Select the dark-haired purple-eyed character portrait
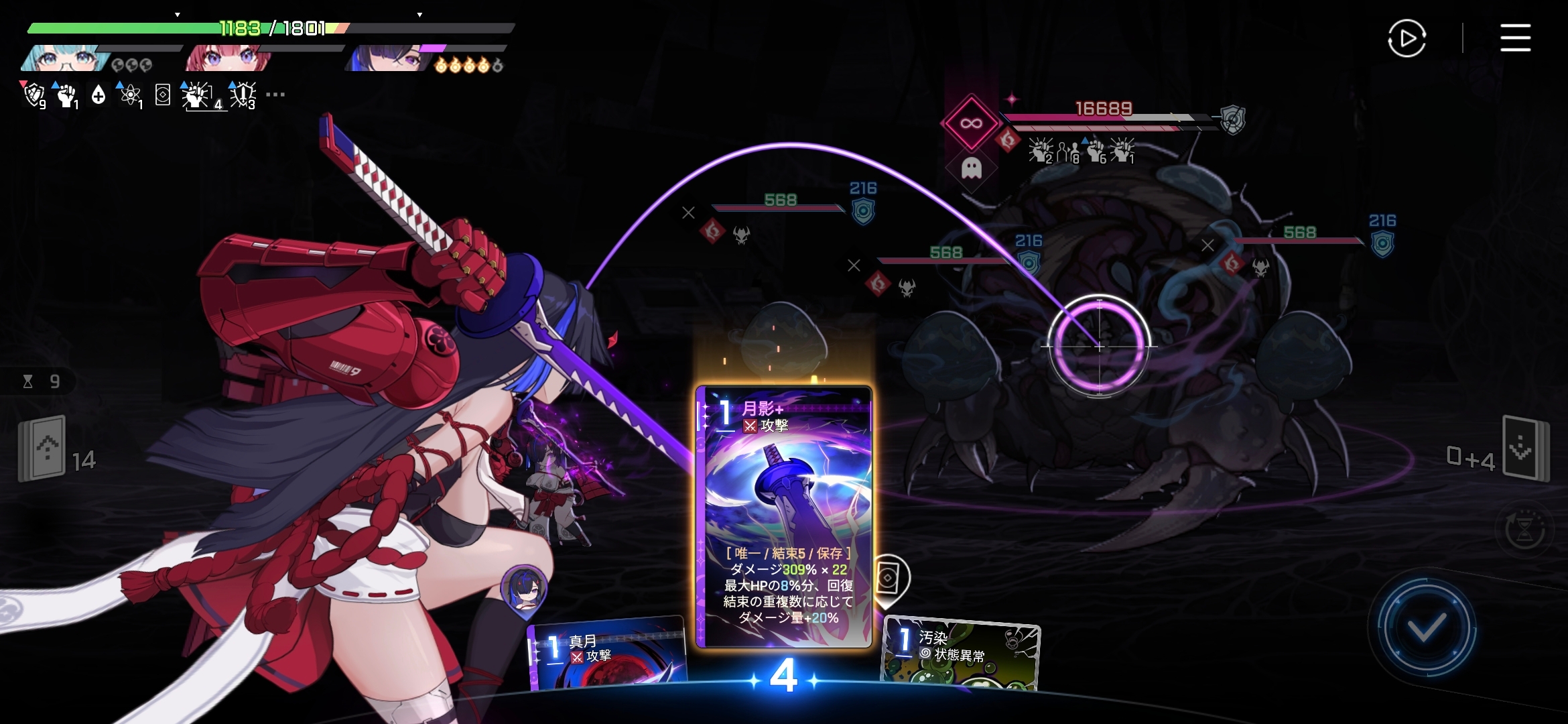 (387, 59)
